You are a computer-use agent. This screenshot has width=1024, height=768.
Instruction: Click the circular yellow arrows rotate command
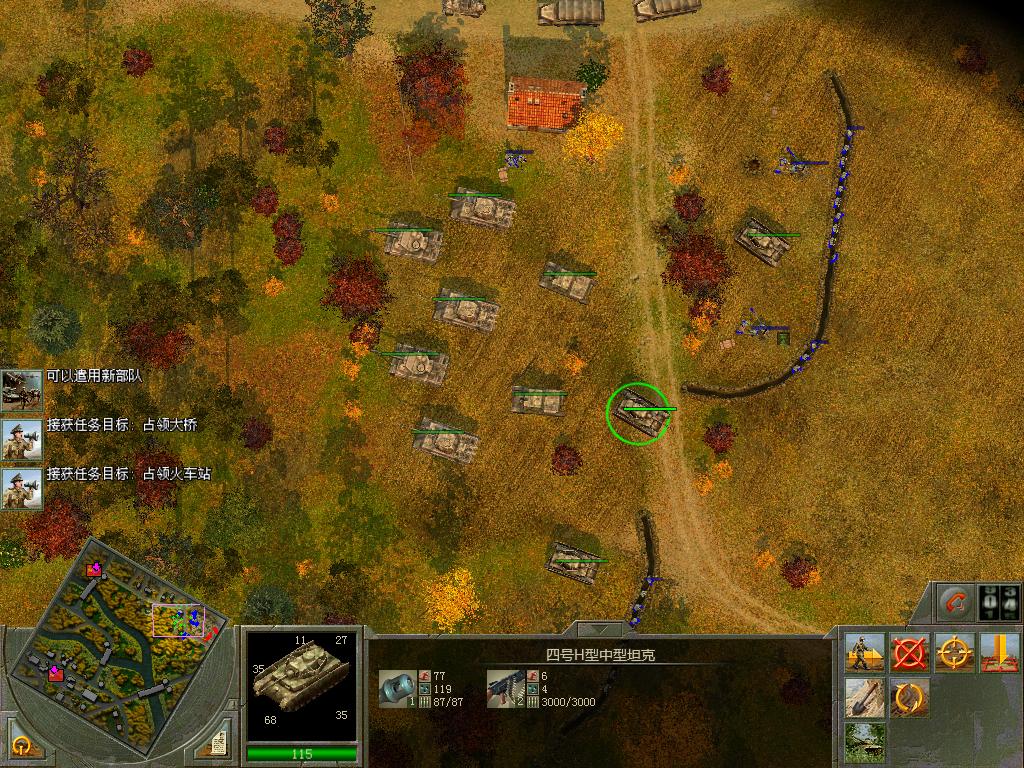(909, 698)
